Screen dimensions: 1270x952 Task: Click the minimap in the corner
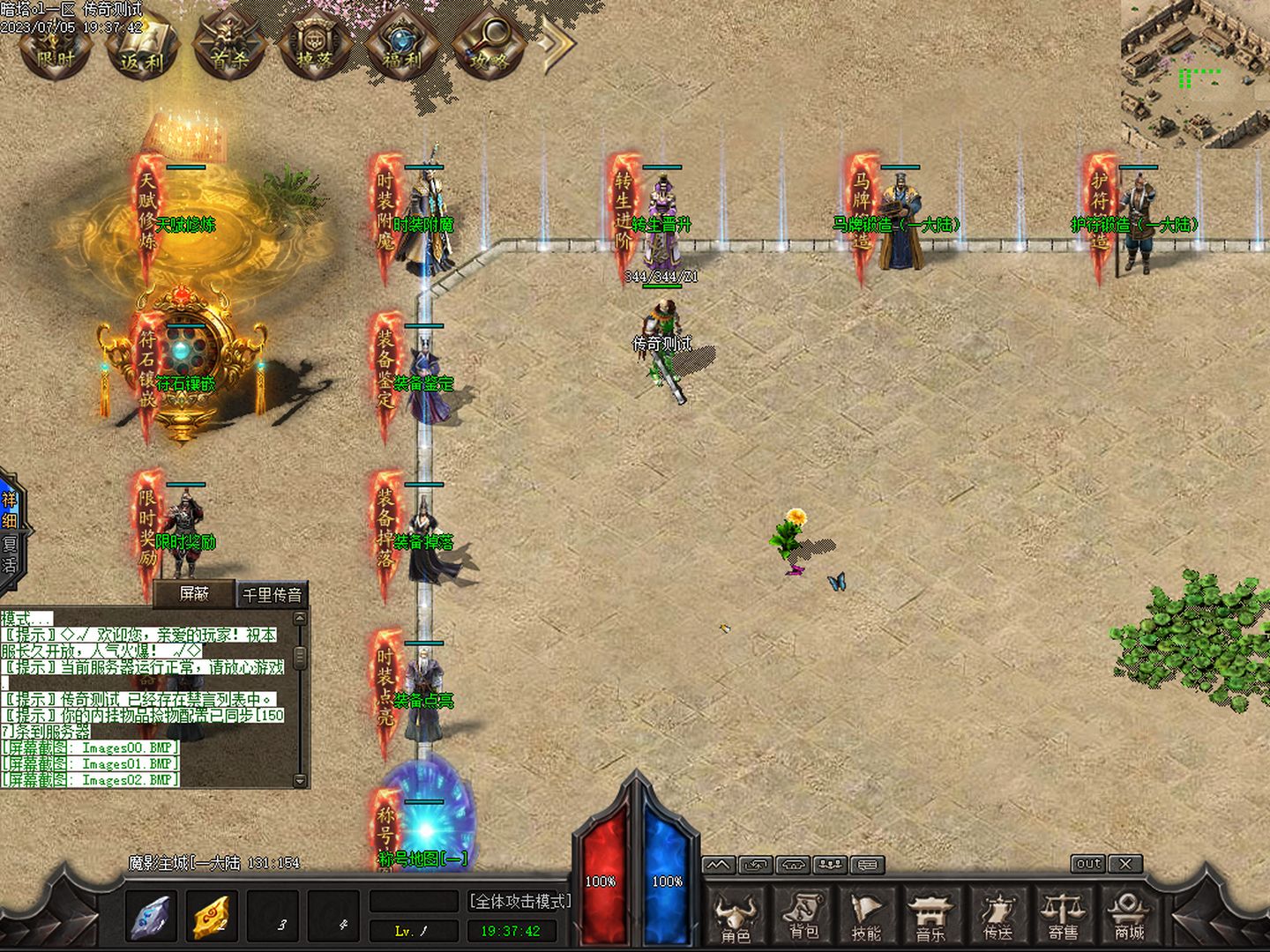pos(1195,73)
